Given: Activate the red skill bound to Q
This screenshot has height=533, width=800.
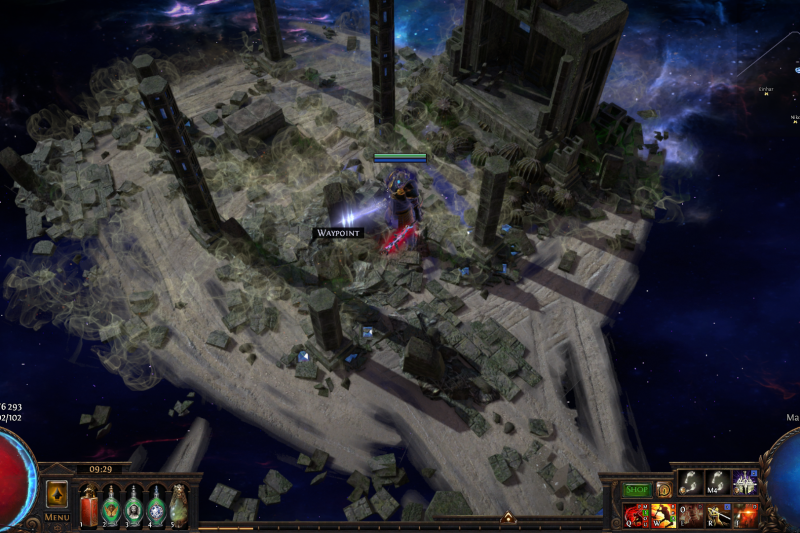Looking at the screenshot, I should (x=637, y=516).
